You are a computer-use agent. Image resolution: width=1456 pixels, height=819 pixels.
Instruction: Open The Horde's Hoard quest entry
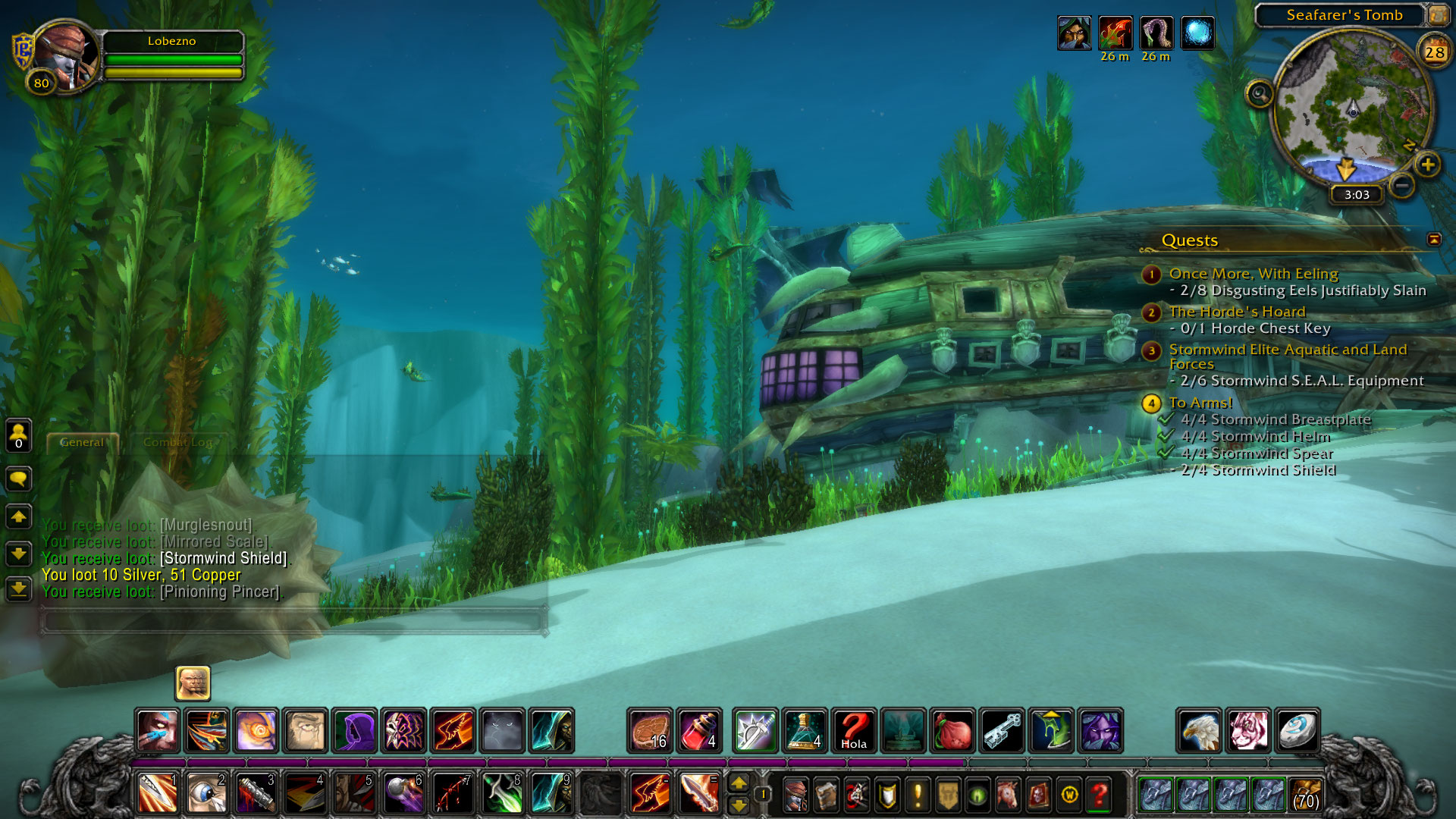[1237, 312]
